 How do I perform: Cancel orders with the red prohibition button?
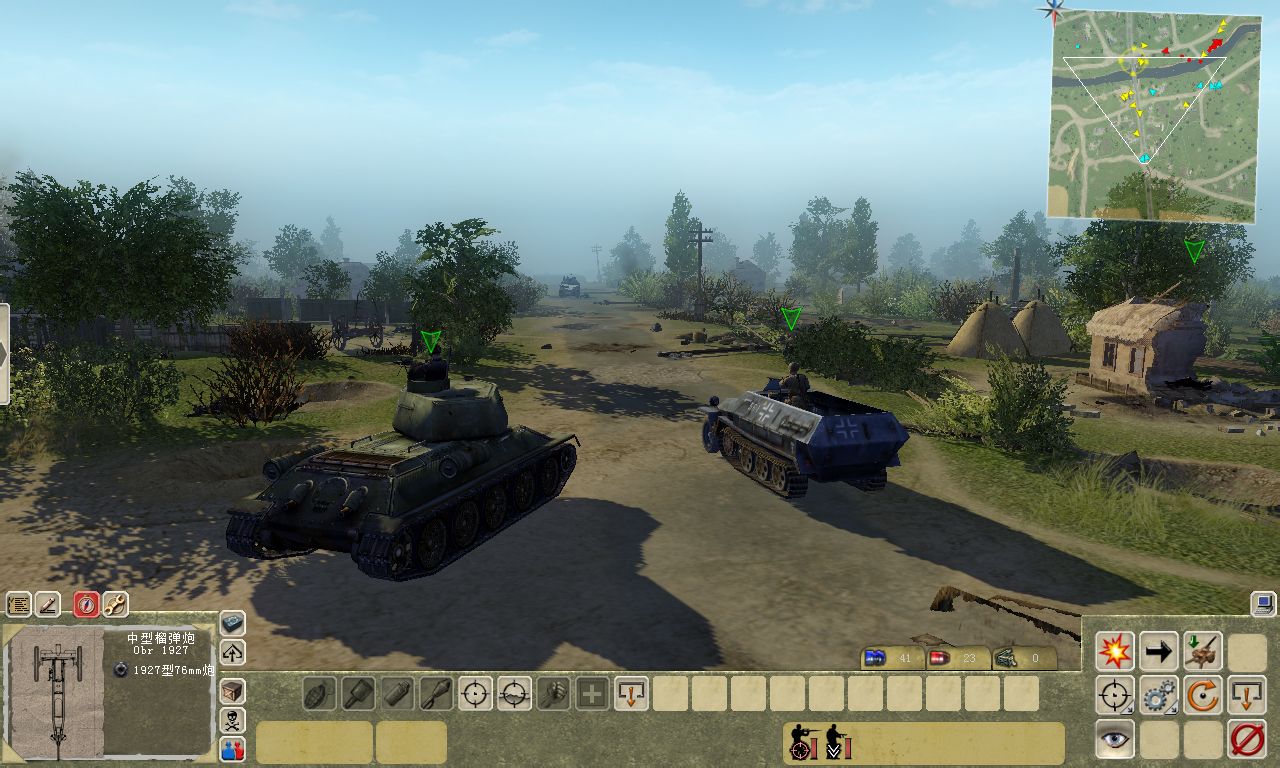(1247, 739)
